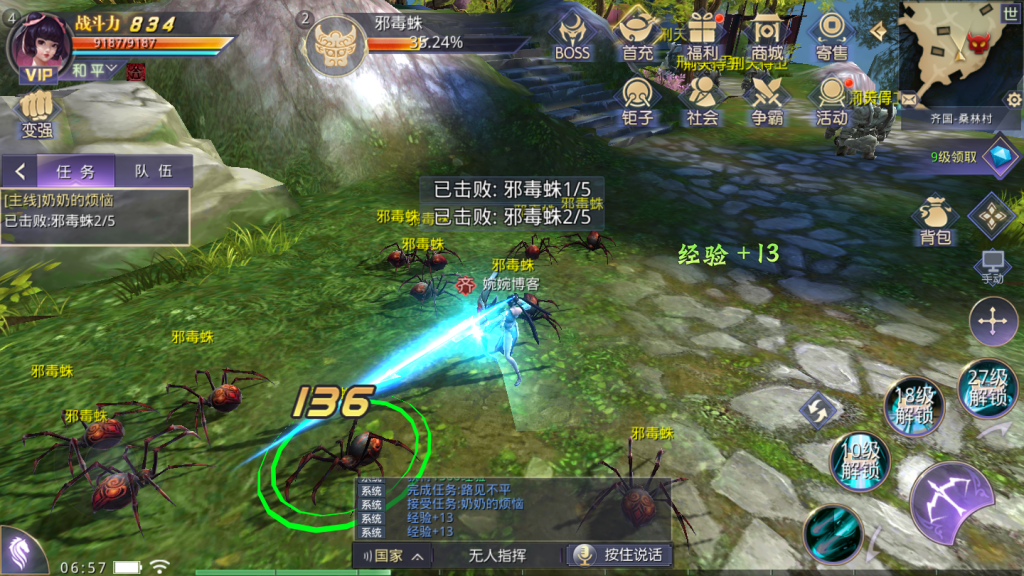Open the 国家 chat channel selector
1024x576 pixels.
coord(393,555)
